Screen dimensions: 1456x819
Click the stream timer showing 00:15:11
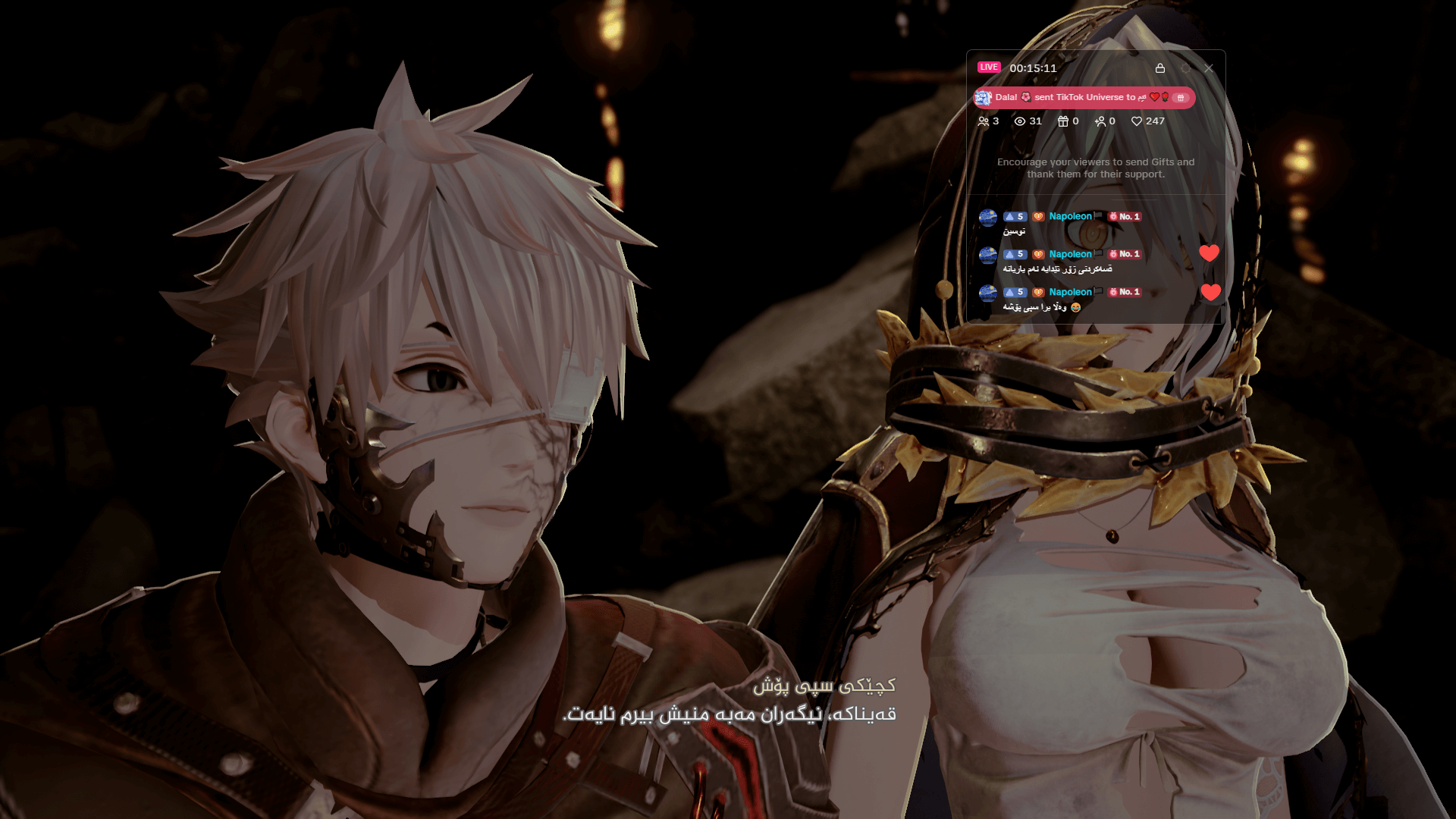[1035, 67]
